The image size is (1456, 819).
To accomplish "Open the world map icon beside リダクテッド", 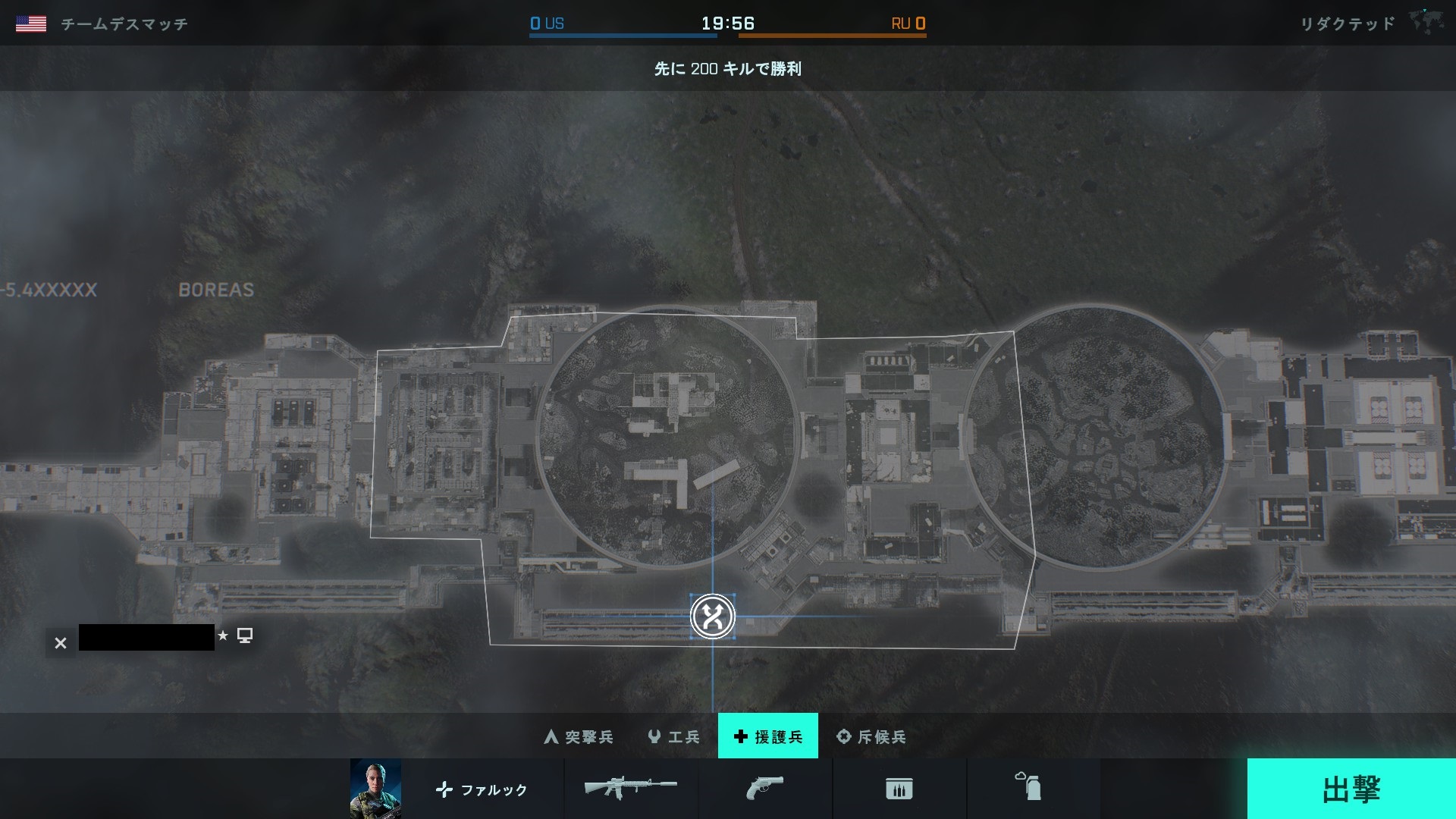I will 1426,22.
